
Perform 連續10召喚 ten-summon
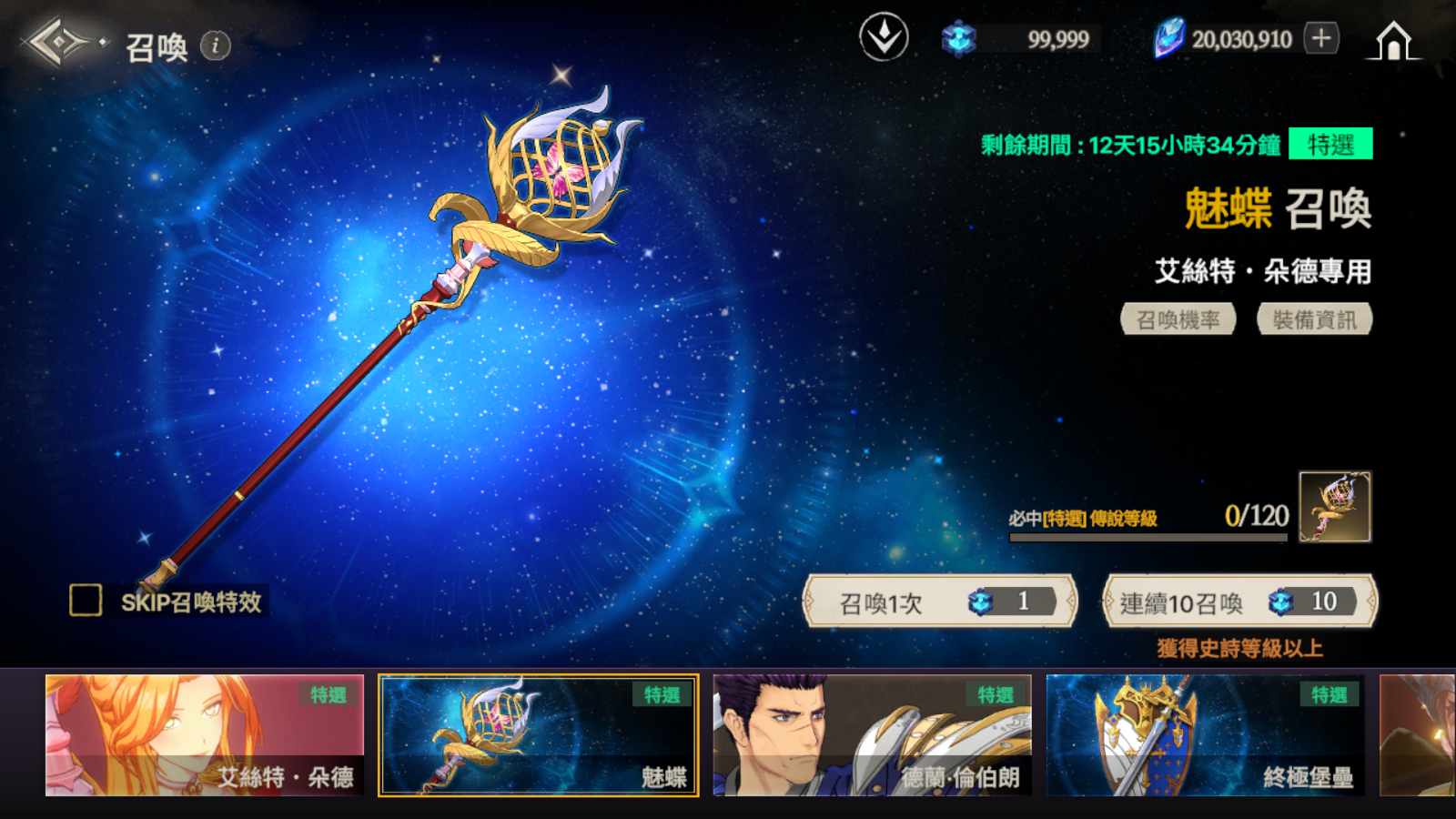(1239, 602)
